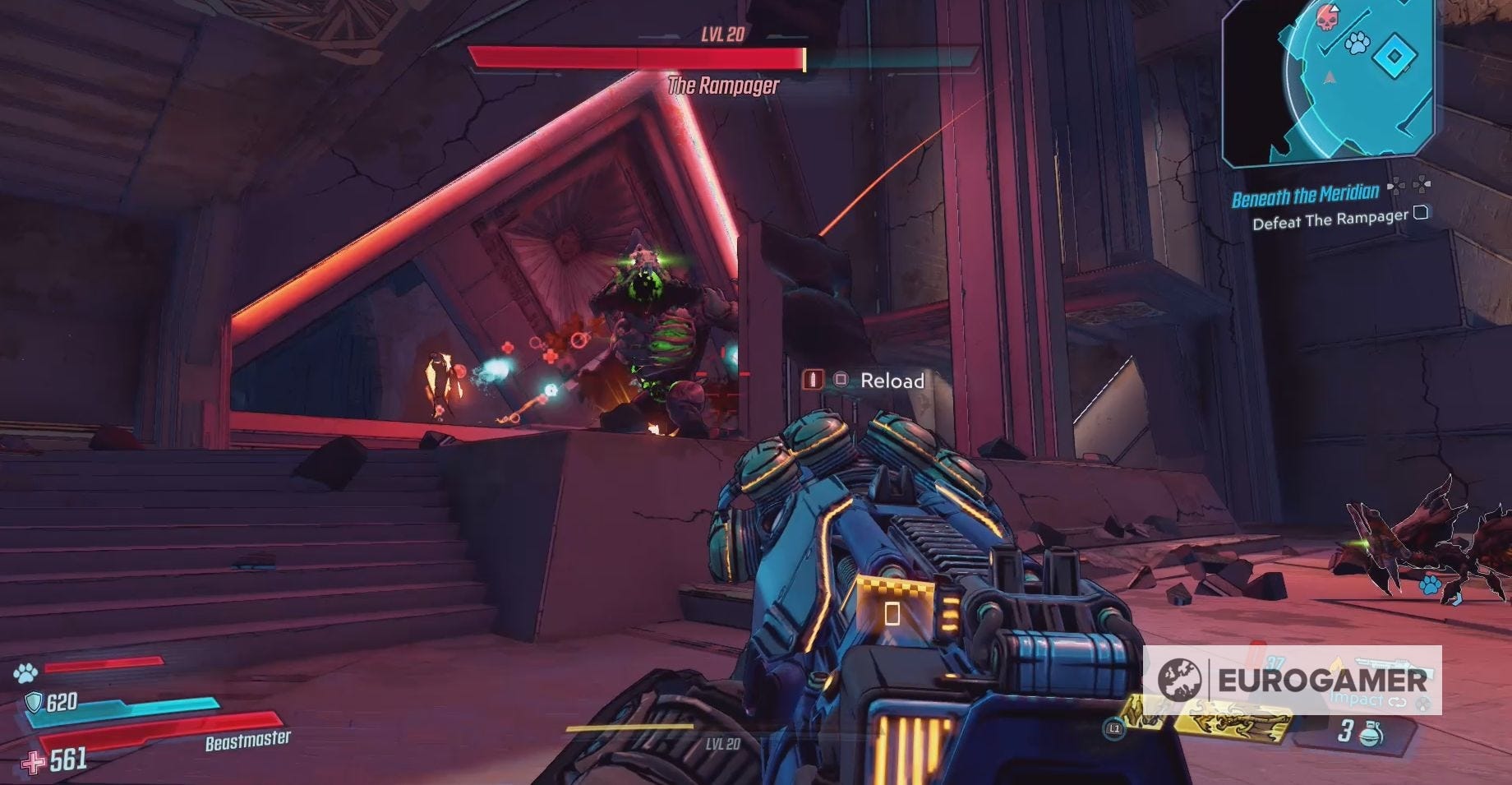Select the red skull enemy marker on the minimap
This screenshot has width=1512, height=785.
click(x=1325, y=20)
